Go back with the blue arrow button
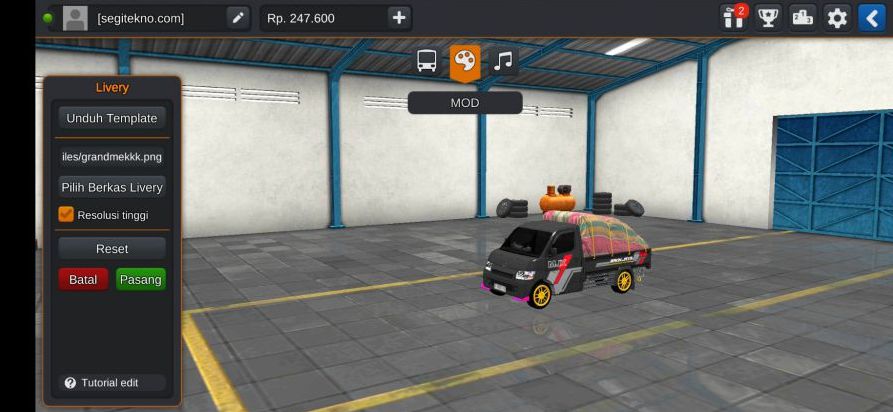893x412 pixels. coord(871,17)
